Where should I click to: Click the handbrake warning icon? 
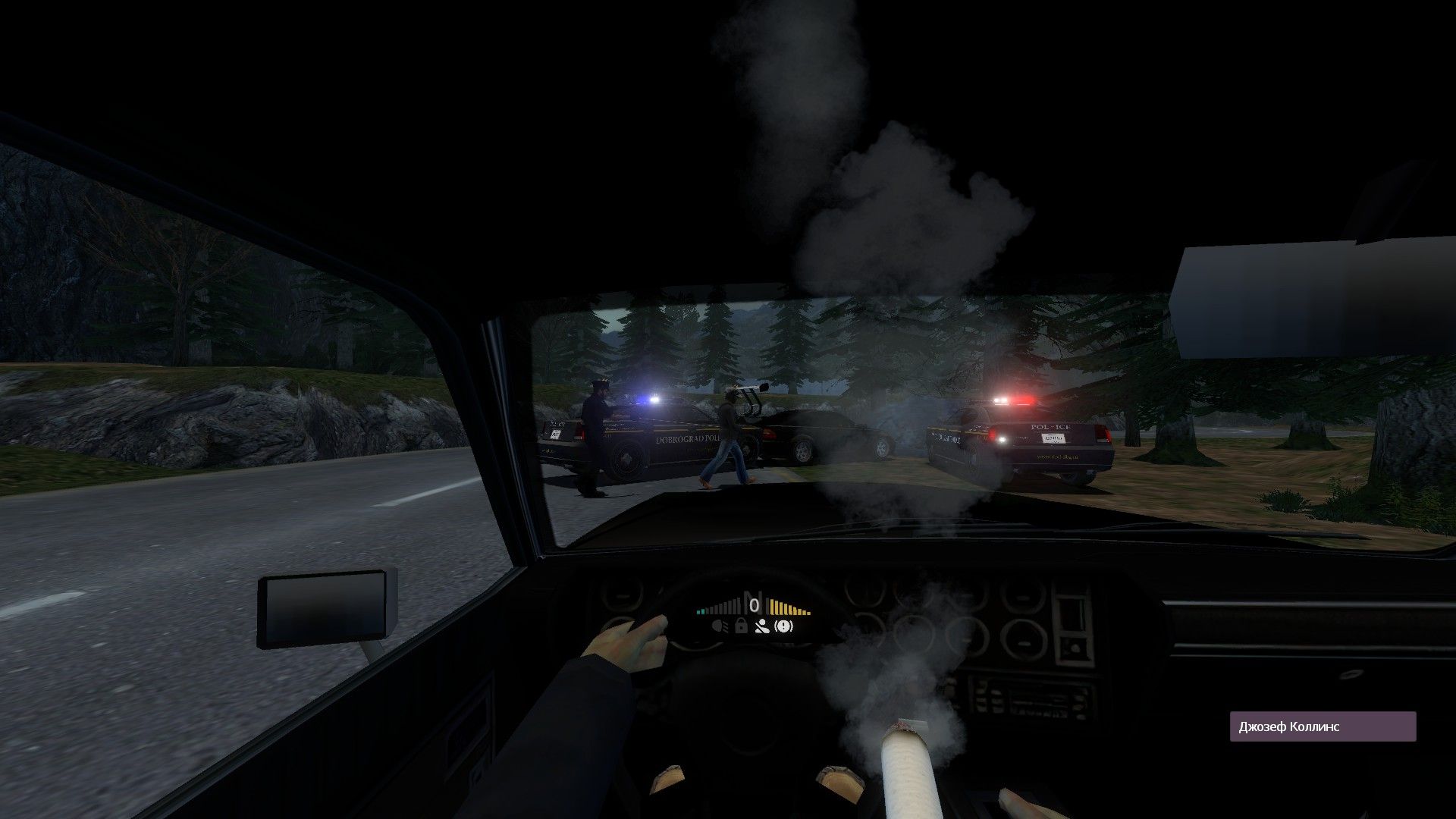(x=784, y=626)
